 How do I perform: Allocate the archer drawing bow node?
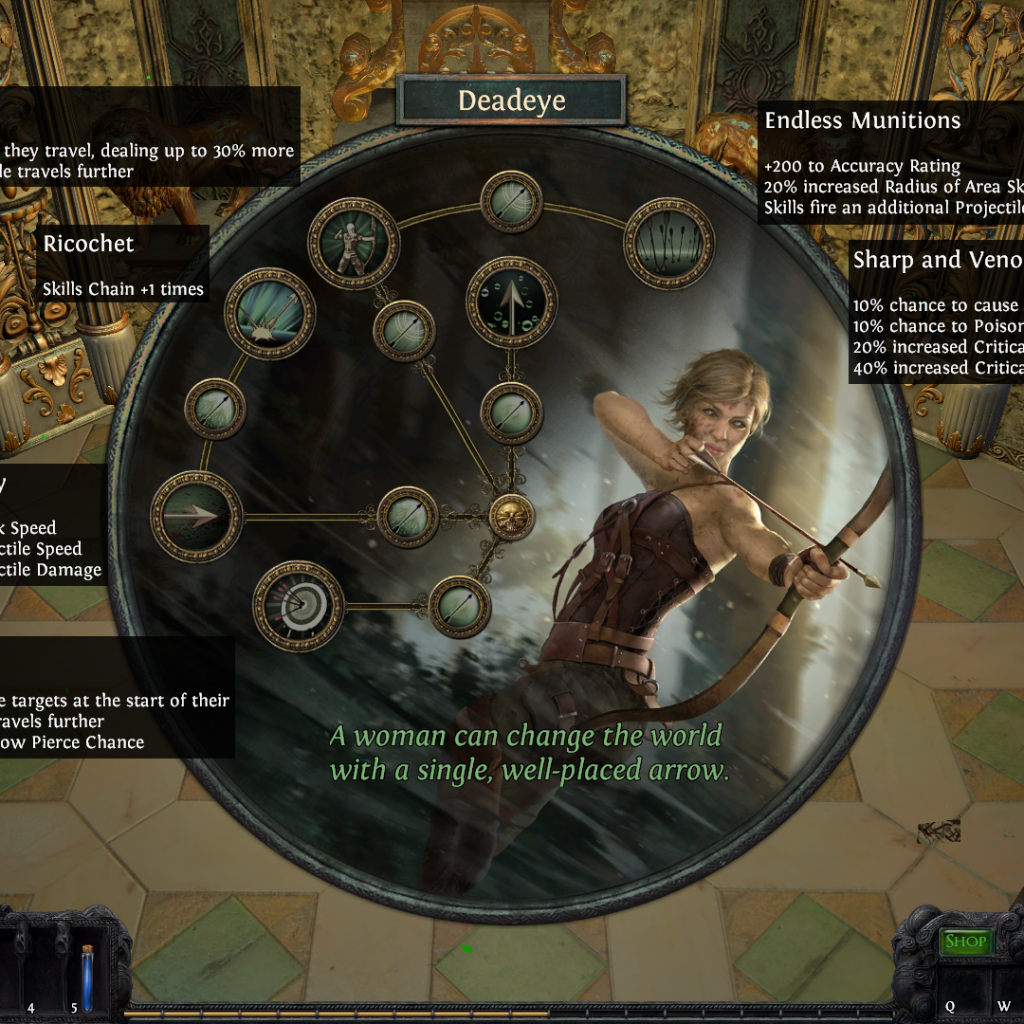[x=353, y=243]
